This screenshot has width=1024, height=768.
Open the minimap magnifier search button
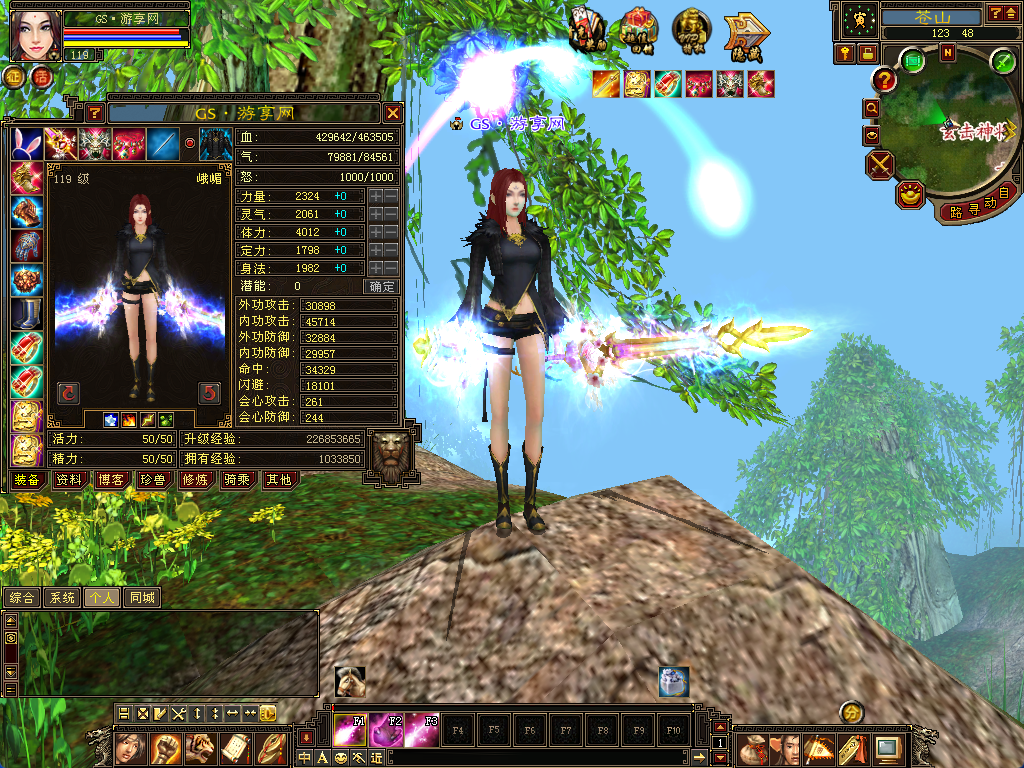[x=872, y=108]
